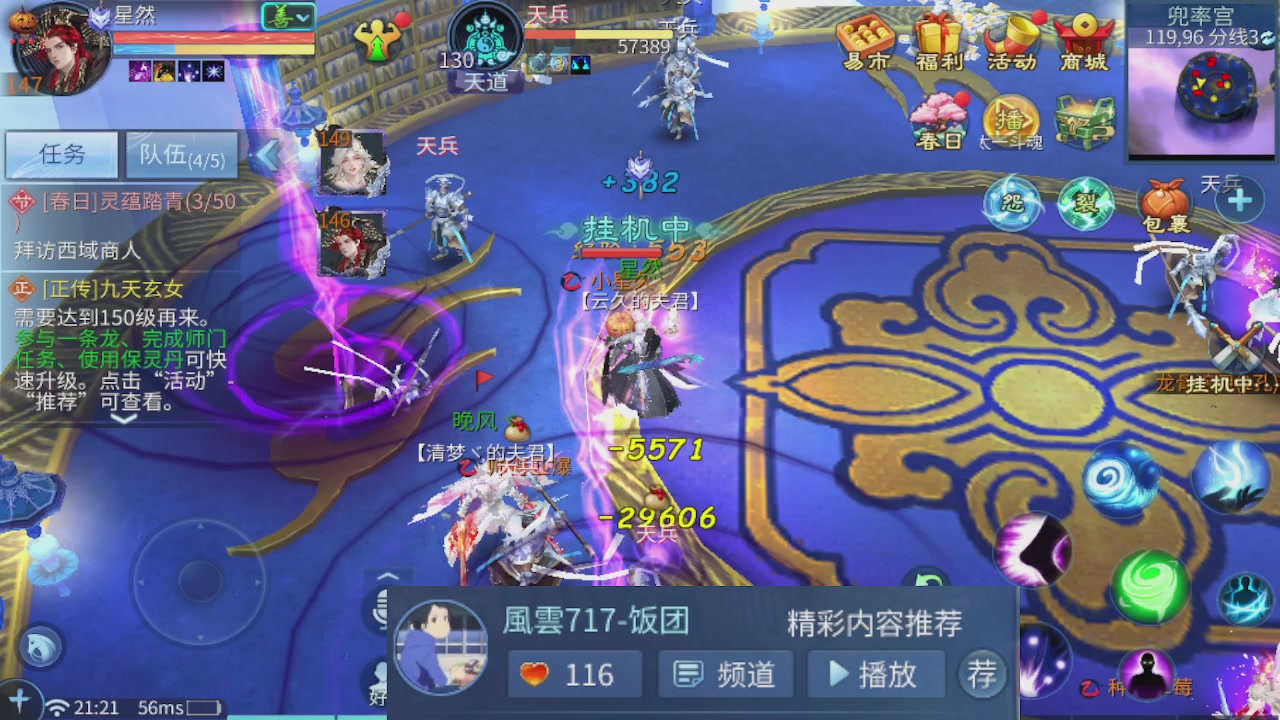Select the 任务 tab
Viewport: 1280px width, 720px height.
click(60, 155)
